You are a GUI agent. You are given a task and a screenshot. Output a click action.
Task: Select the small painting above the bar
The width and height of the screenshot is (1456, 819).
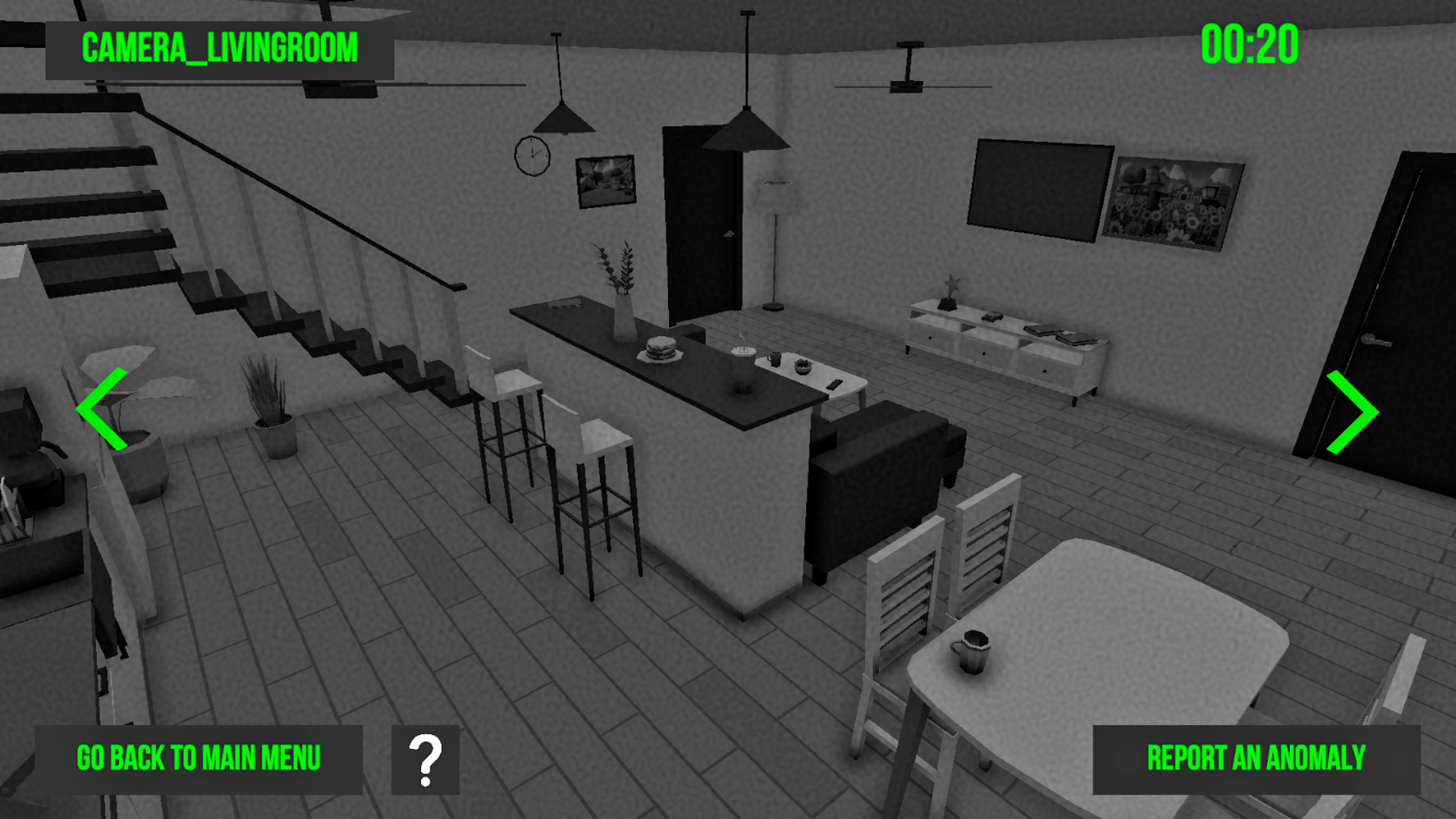(604, 180)
